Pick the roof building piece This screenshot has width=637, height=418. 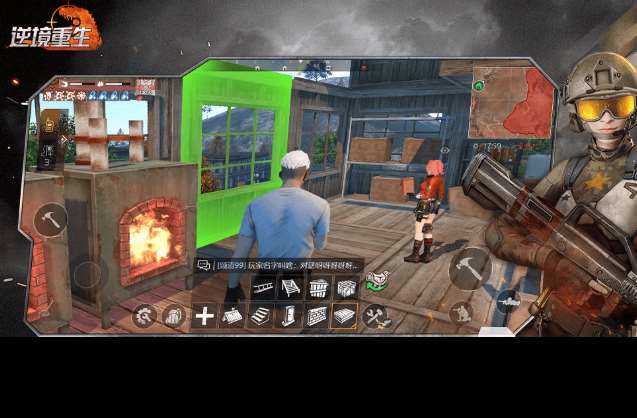[x=231, y=317]
